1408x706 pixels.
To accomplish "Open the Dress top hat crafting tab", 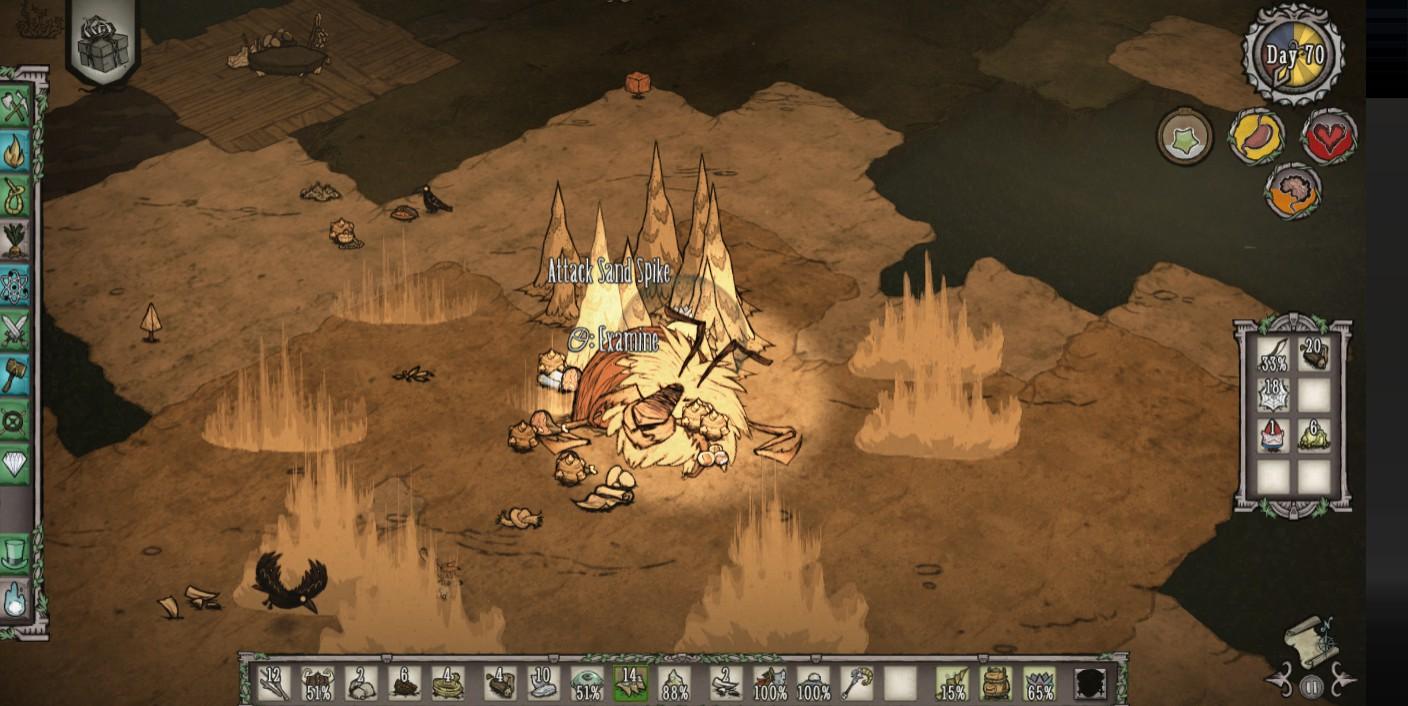I will click(x=15, y=554).
